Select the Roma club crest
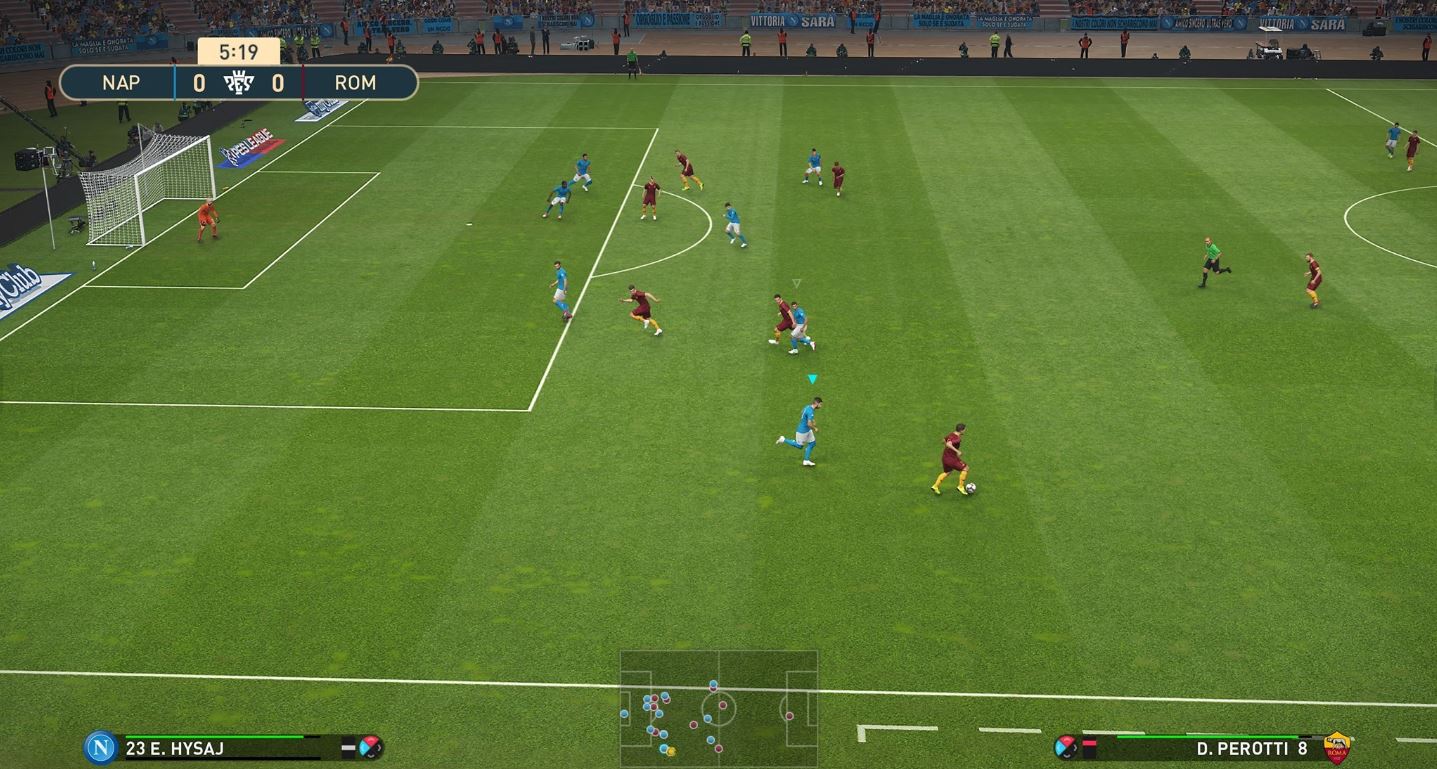This screenshot has height=769, width=1437. (1336, 747)
